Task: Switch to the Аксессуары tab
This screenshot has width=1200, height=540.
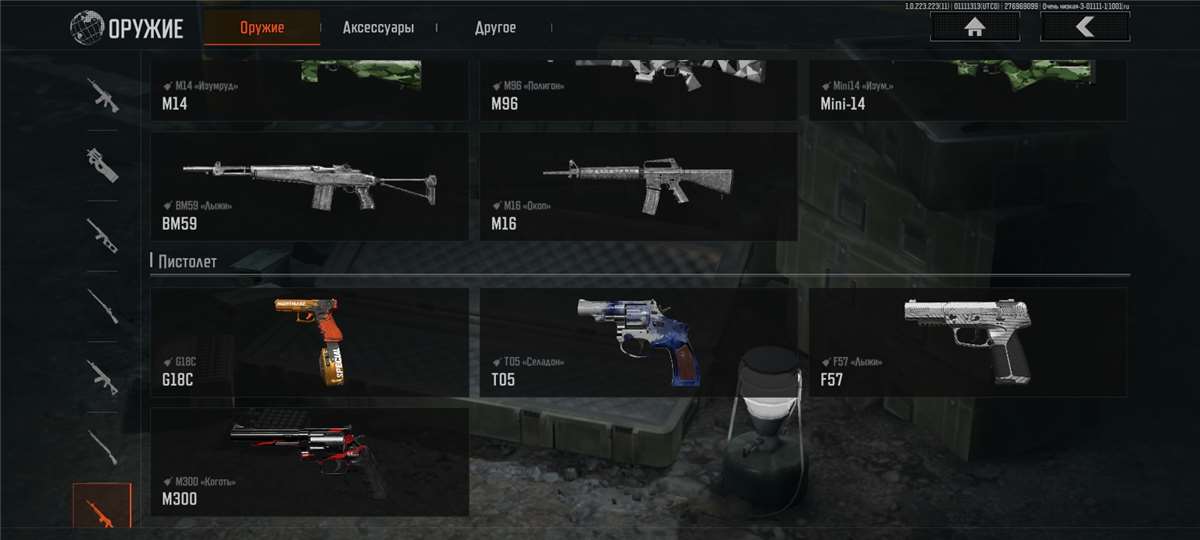Action: tap(378, 28)
